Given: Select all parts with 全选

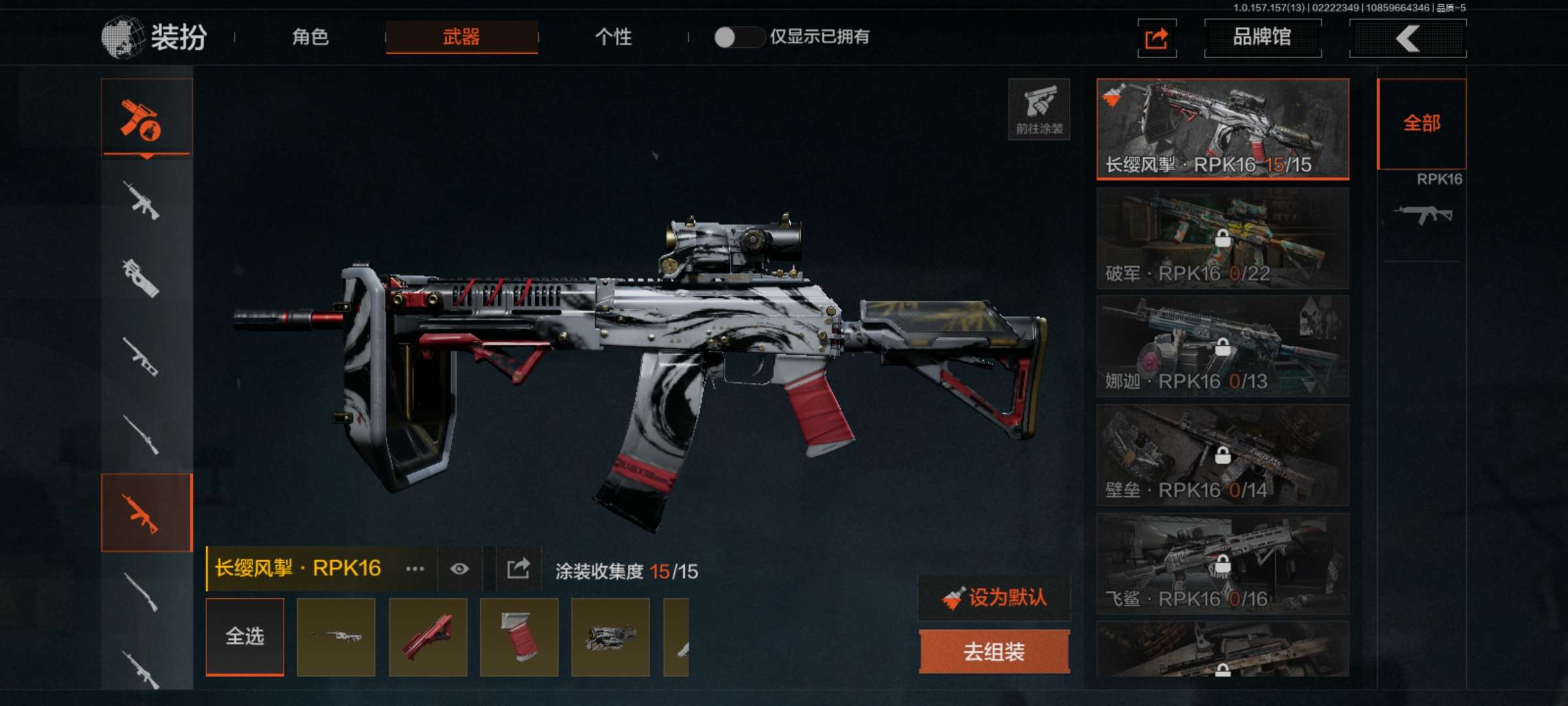Looking at the screenshot, I should click(245, 636).
